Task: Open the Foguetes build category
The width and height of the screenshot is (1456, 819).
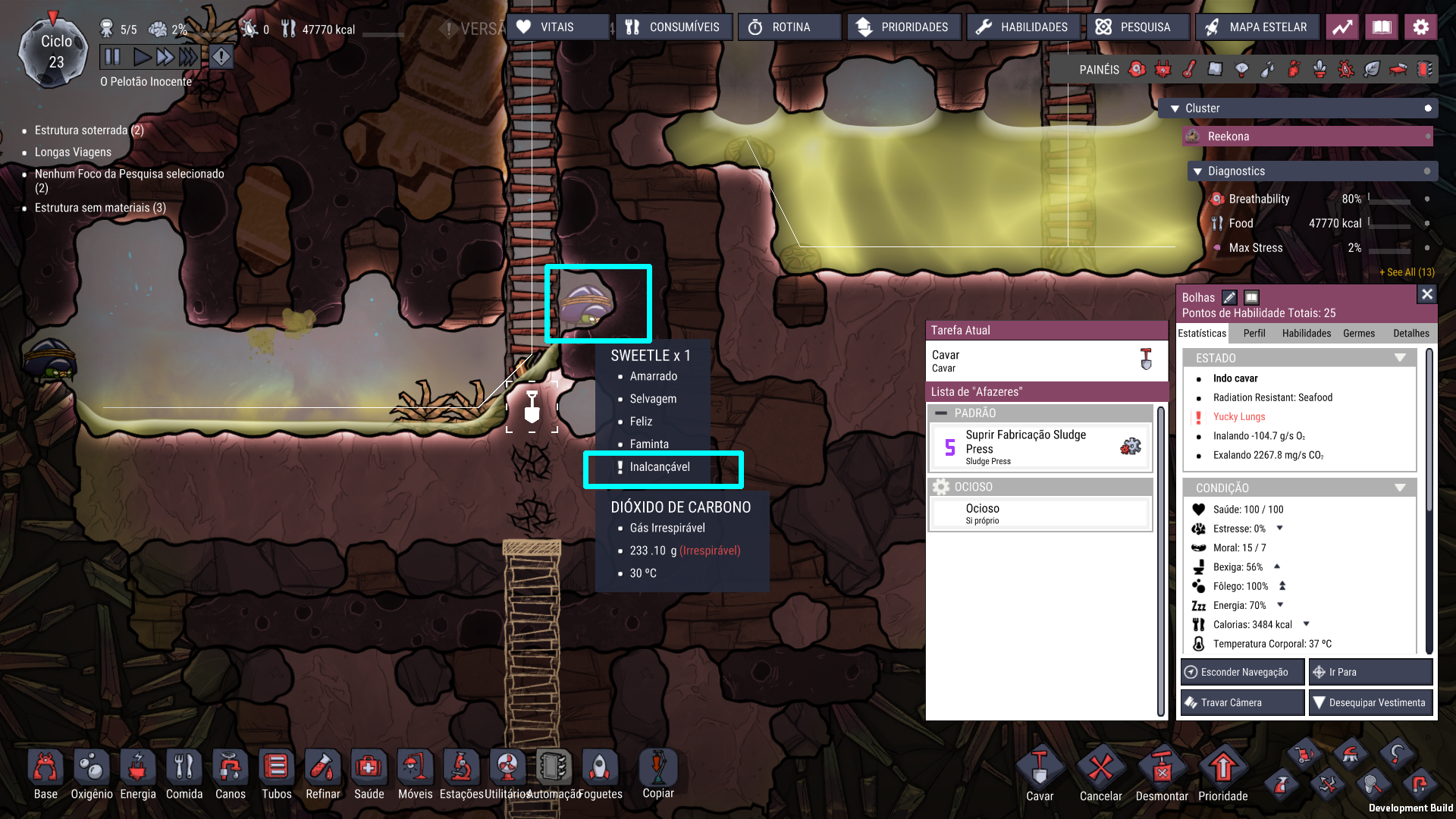Action: point(600,767)
